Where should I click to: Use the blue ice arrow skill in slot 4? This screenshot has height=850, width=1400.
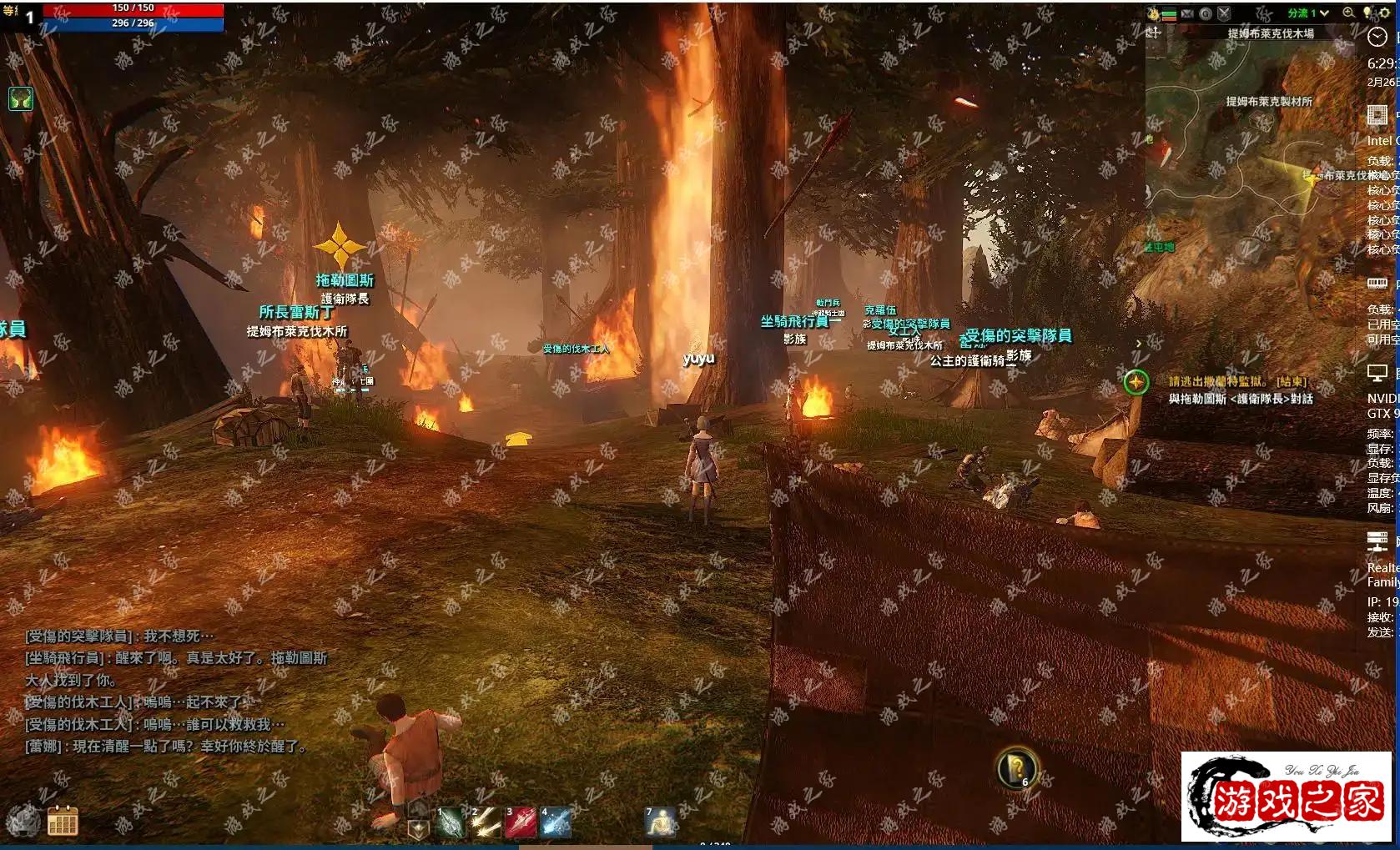coord(555,822)
